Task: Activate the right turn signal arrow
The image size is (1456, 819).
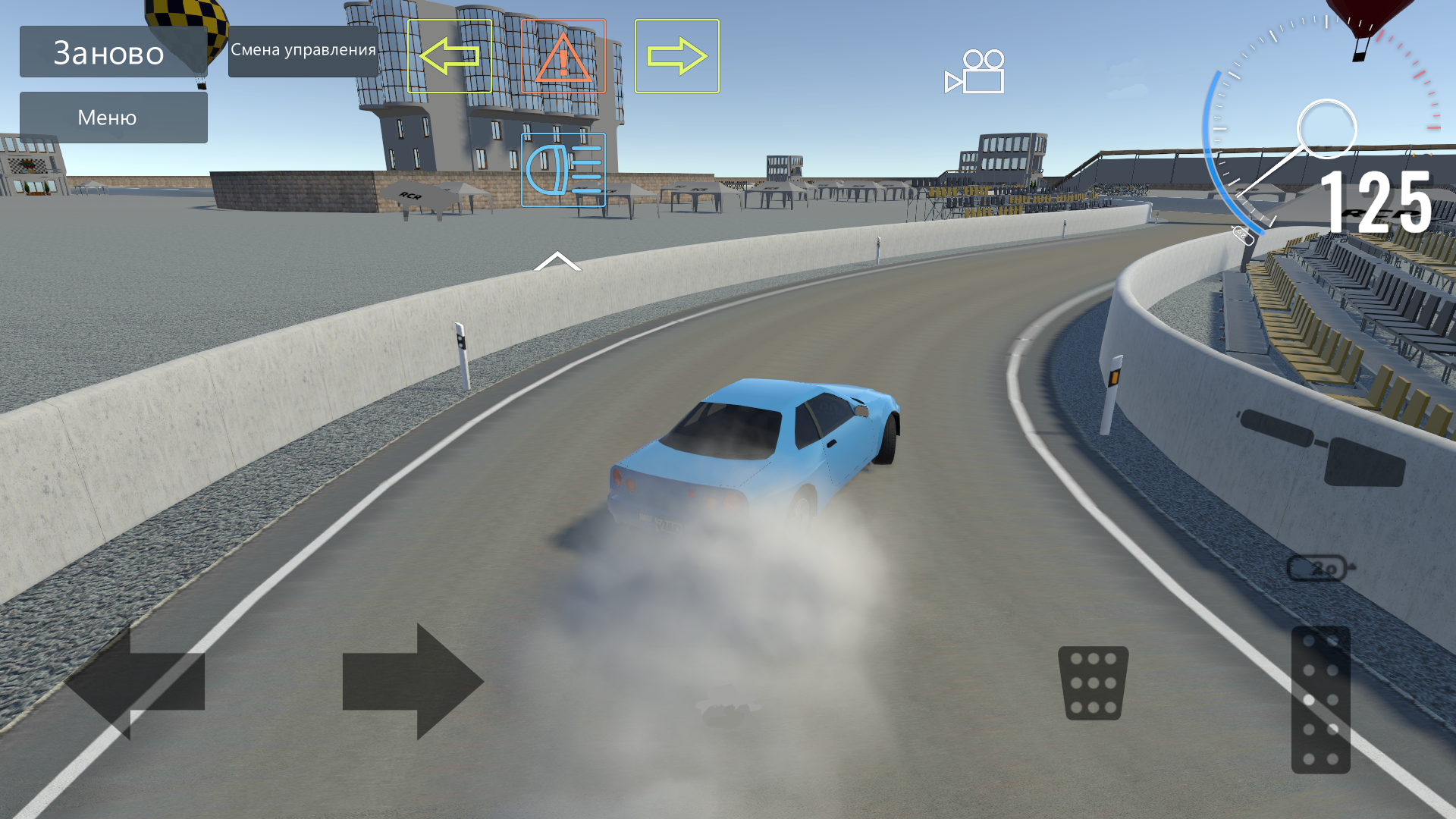Action: pyautogui.click(x=677, y=55)
